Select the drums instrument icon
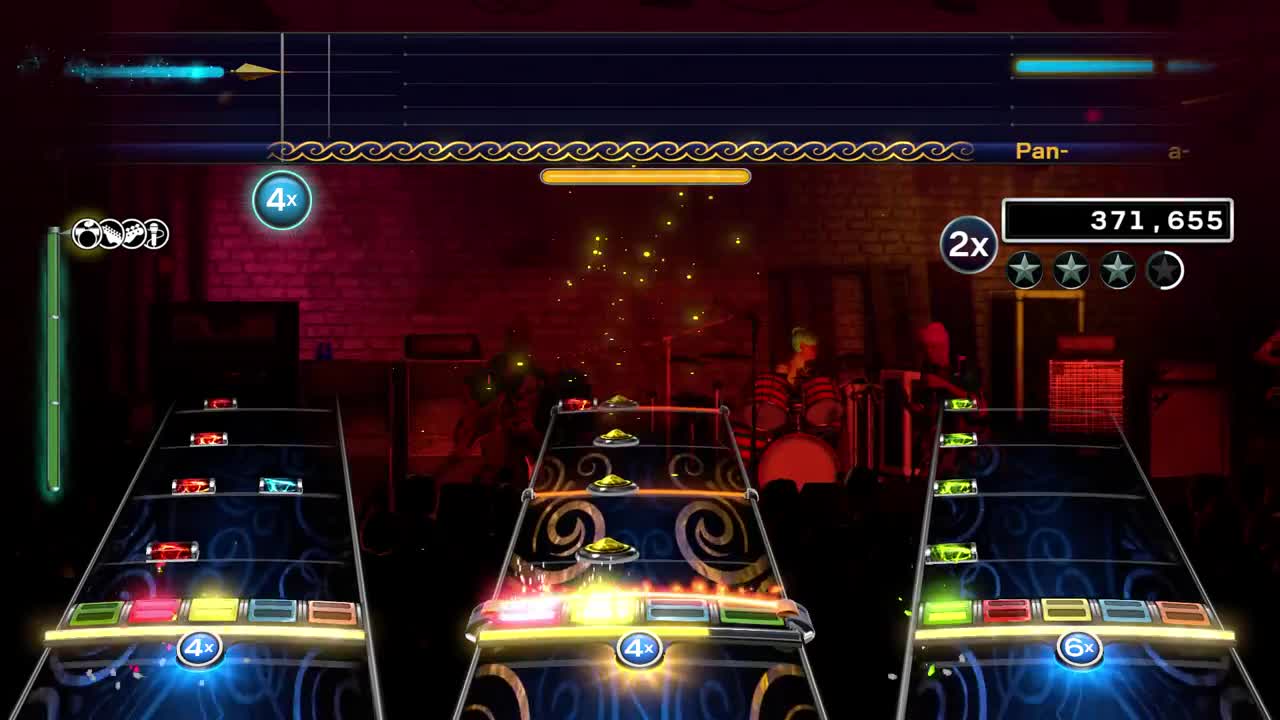The height and width of the screenshot is (720, 1280). click(x=86, y=231)
